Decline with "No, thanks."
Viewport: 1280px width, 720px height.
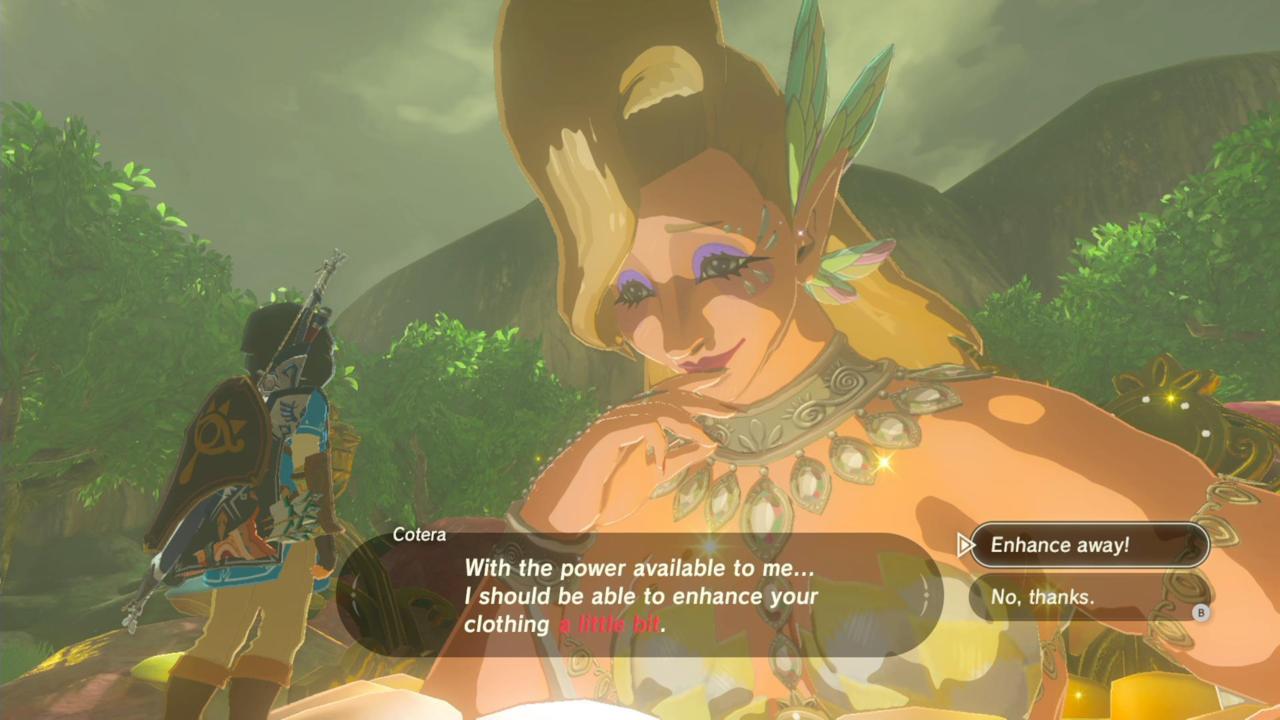tap(1088, 597)
